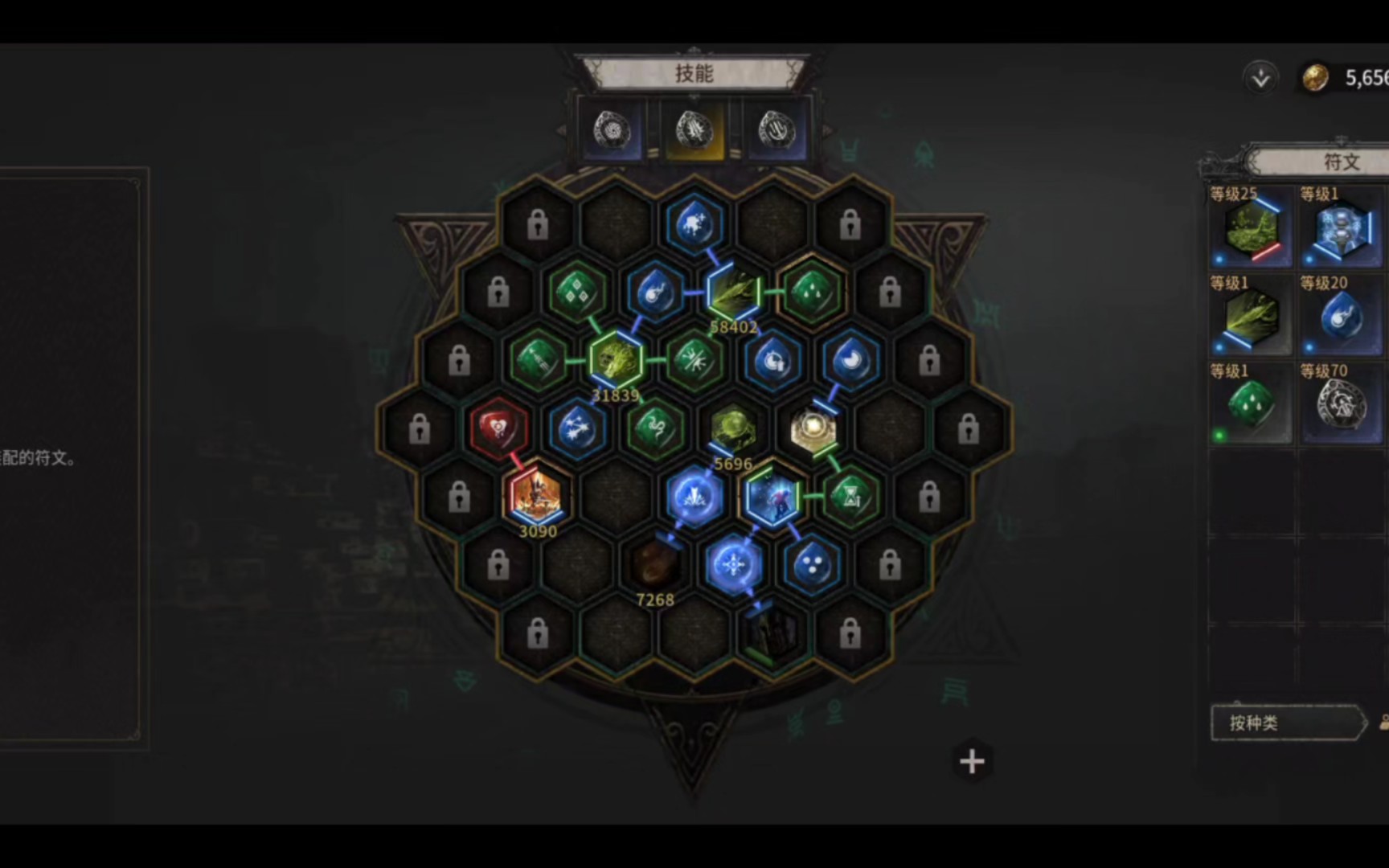Choose the level 20 blue droplet rune
The image size is (1389, 868).
[1340, 317]
